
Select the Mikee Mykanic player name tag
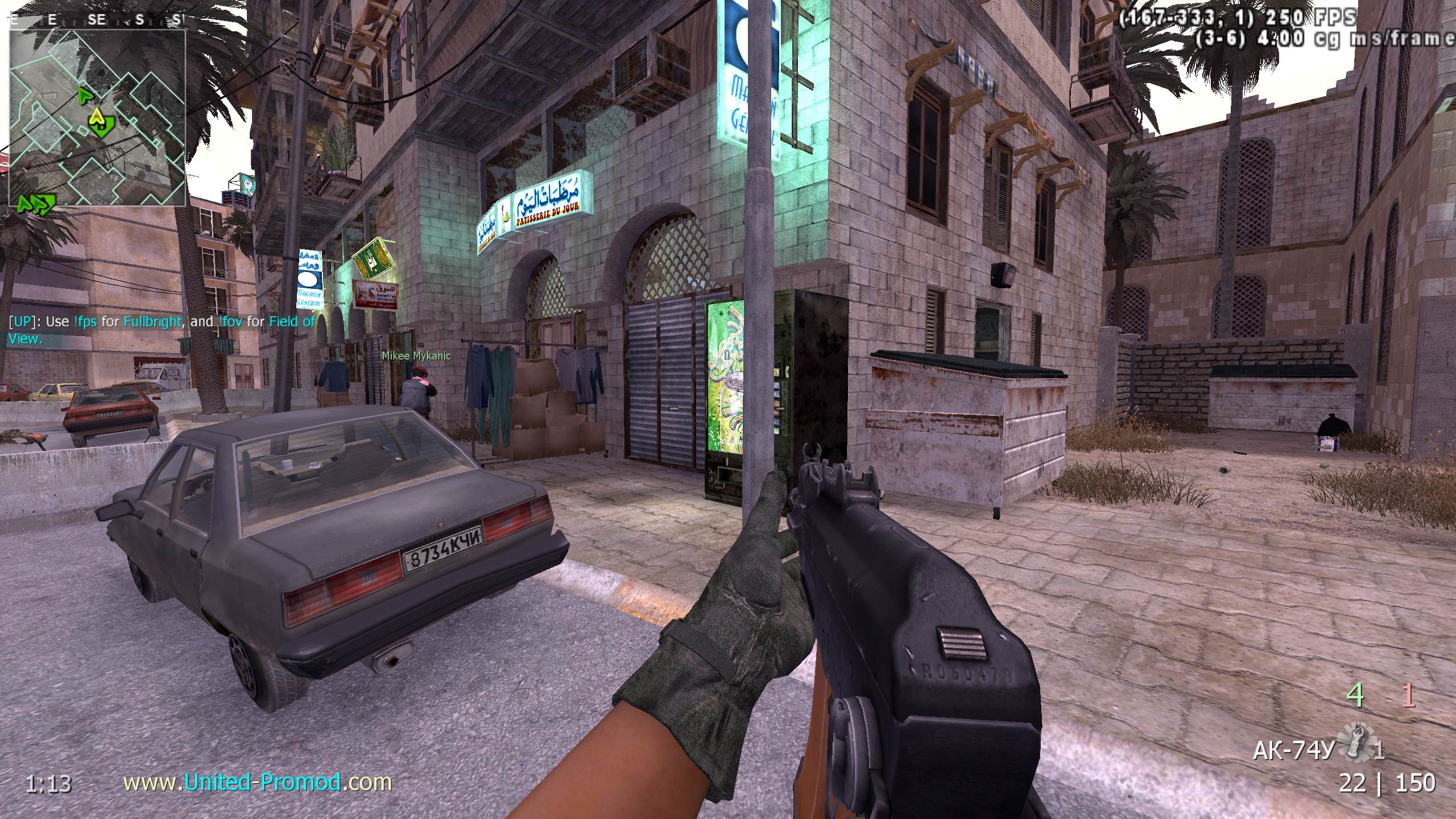coord(416,356)
